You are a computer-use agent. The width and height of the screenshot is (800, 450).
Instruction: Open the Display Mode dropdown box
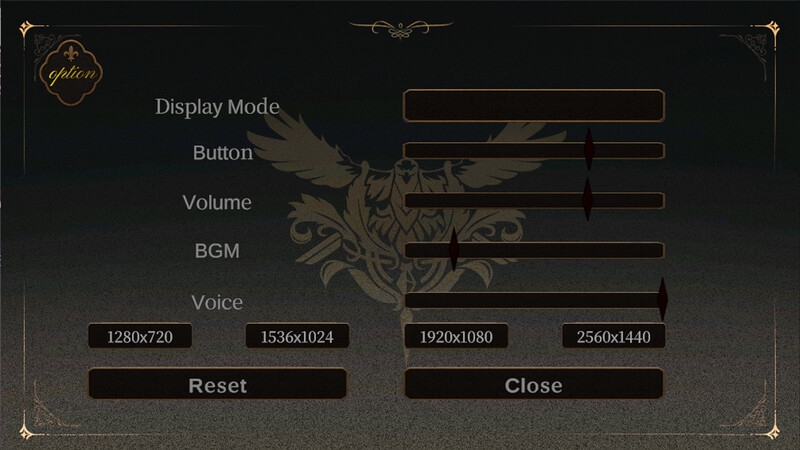coord(534,105)
